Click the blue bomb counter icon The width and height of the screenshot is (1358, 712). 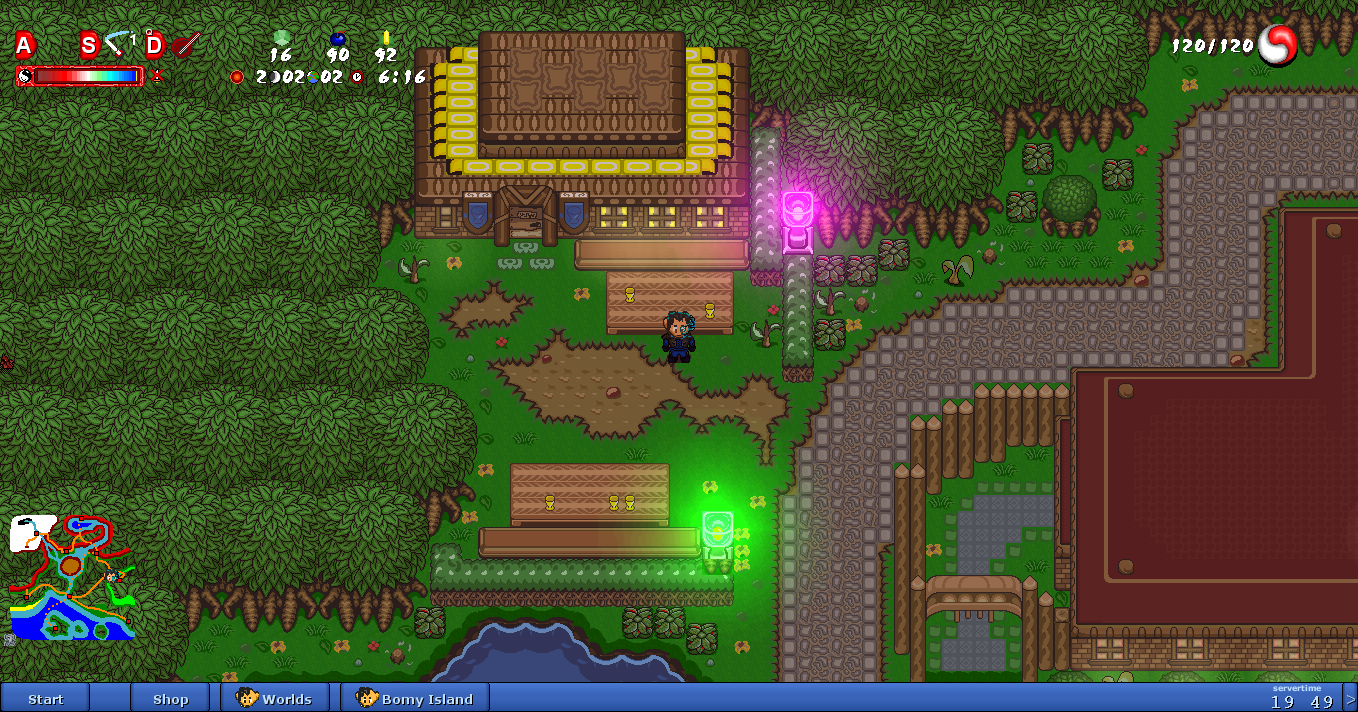(x=338, y=39)
